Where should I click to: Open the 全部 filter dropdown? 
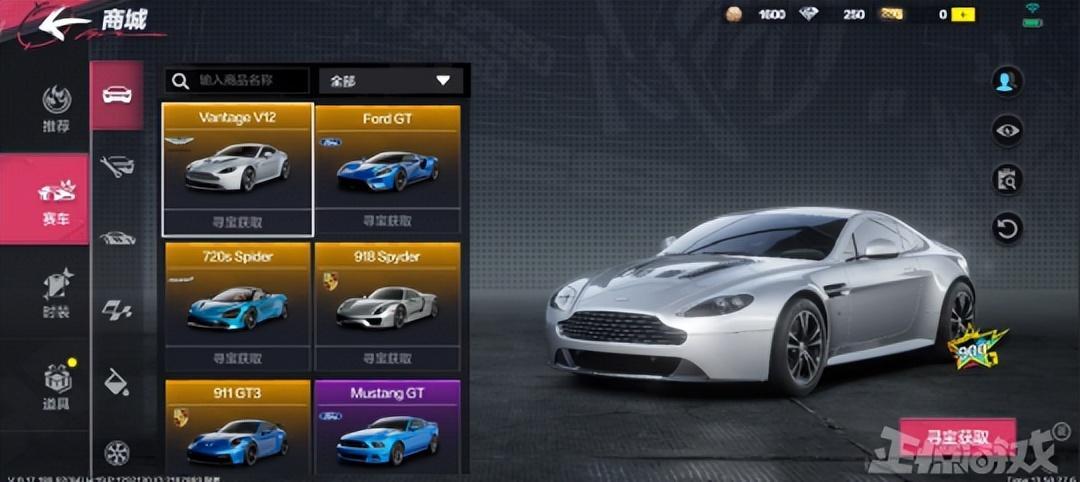point(391,80)
